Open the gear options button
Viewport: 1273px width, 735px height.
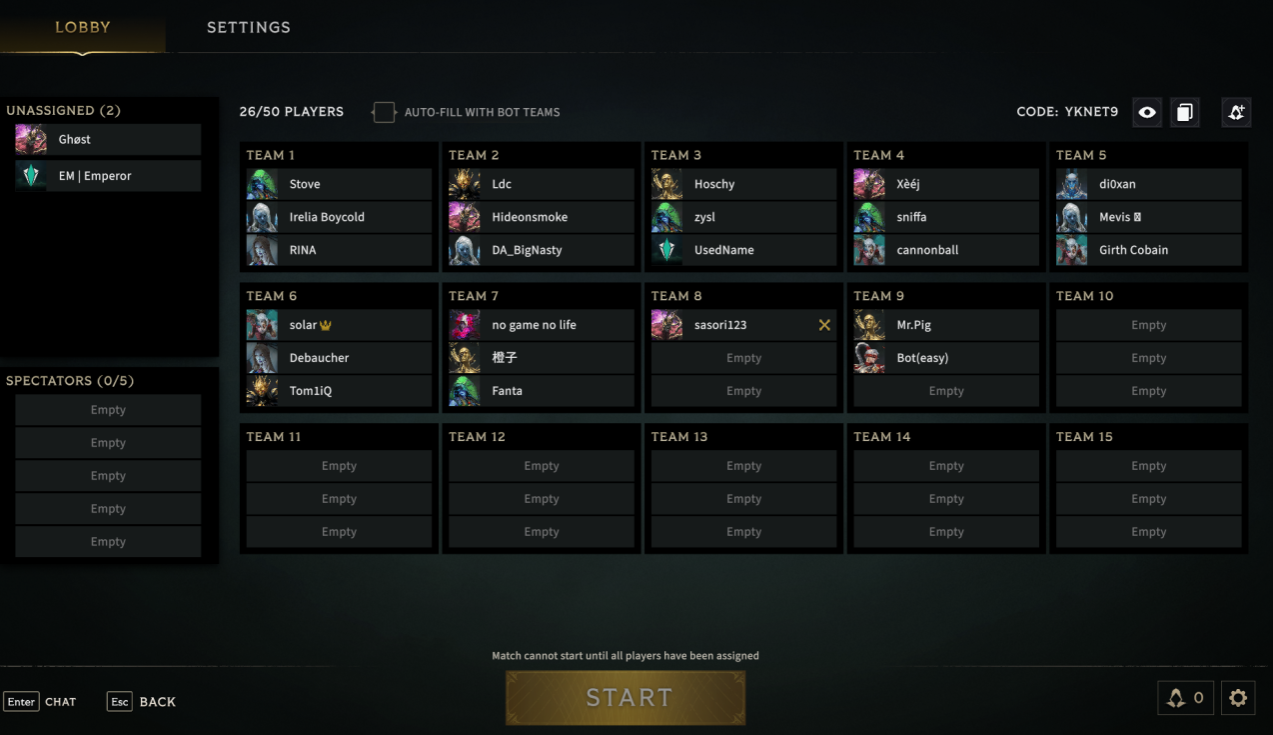pyautogui.click(x=1238, y=698)
